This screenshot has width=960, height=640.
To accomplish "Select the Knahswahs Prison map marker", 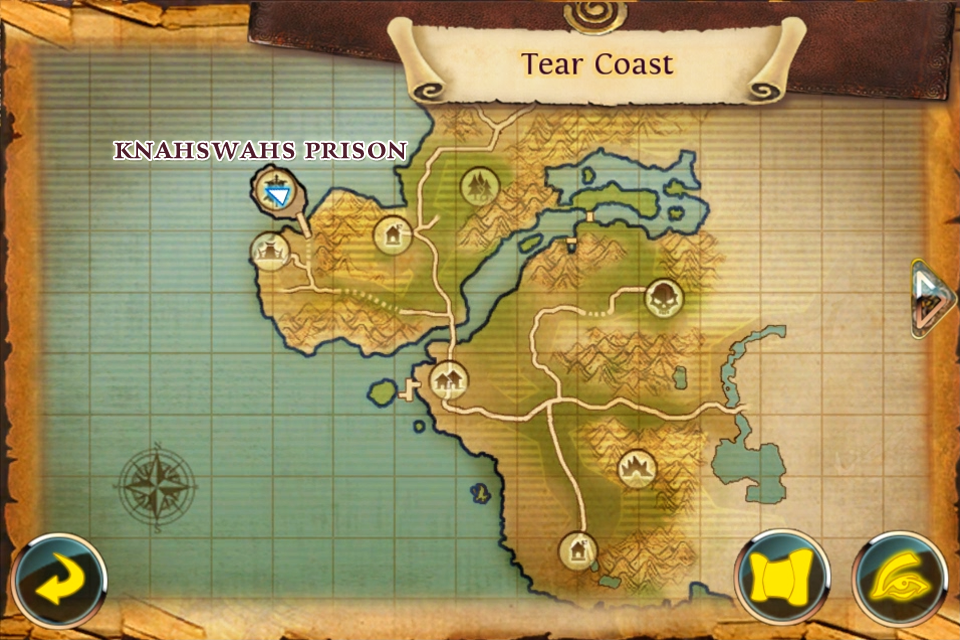I will 275,190.
